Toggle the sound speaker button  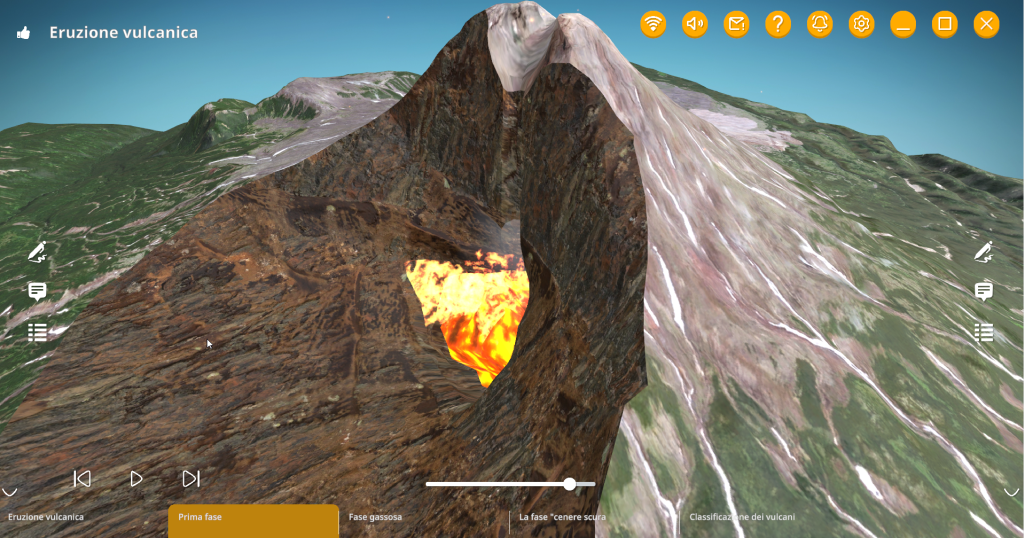point(695,24)
